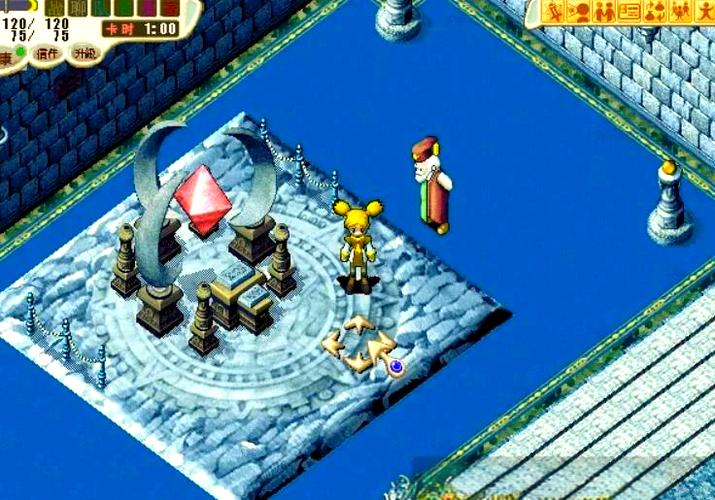Screen dimensions: 715x500
Task: Click the 升級 level-up button
Action: click(83, 53)
